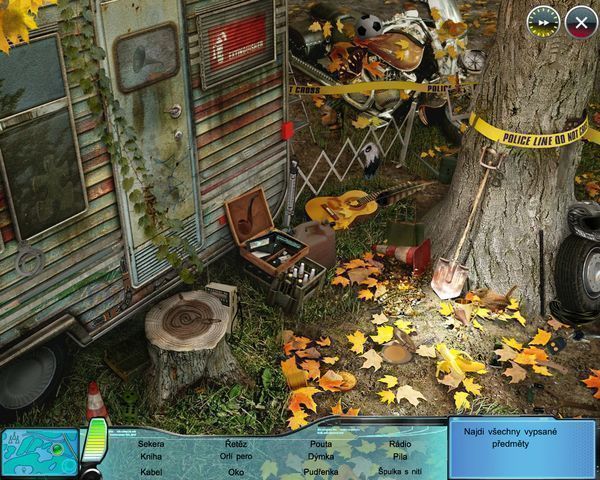This screenshot has height=480, width=600.
Task: Select 'Špulka s nití' list entry
Action: (399, 471)
